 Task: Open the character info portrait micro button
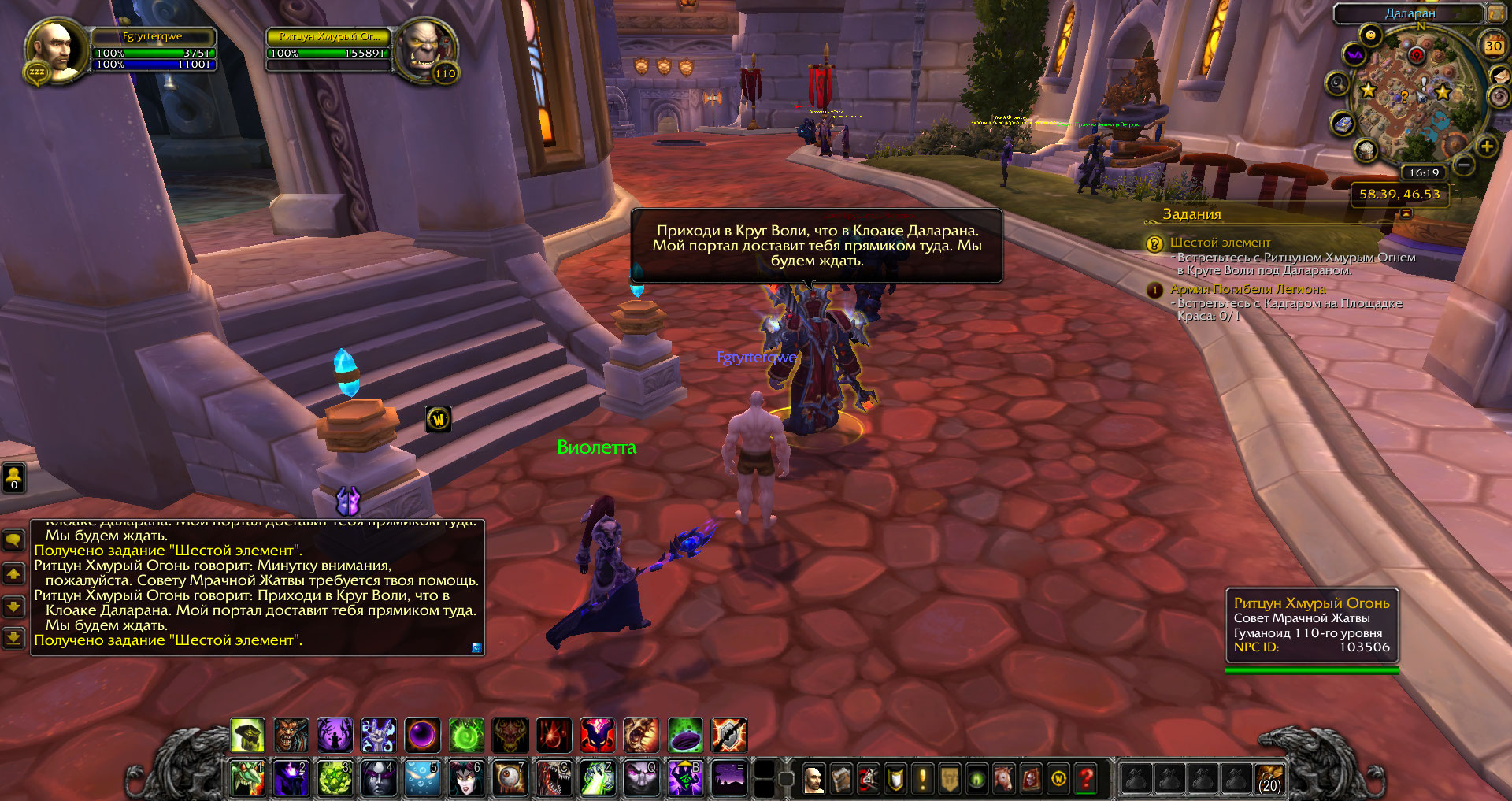pyautogui.click(x=813, y=779)
